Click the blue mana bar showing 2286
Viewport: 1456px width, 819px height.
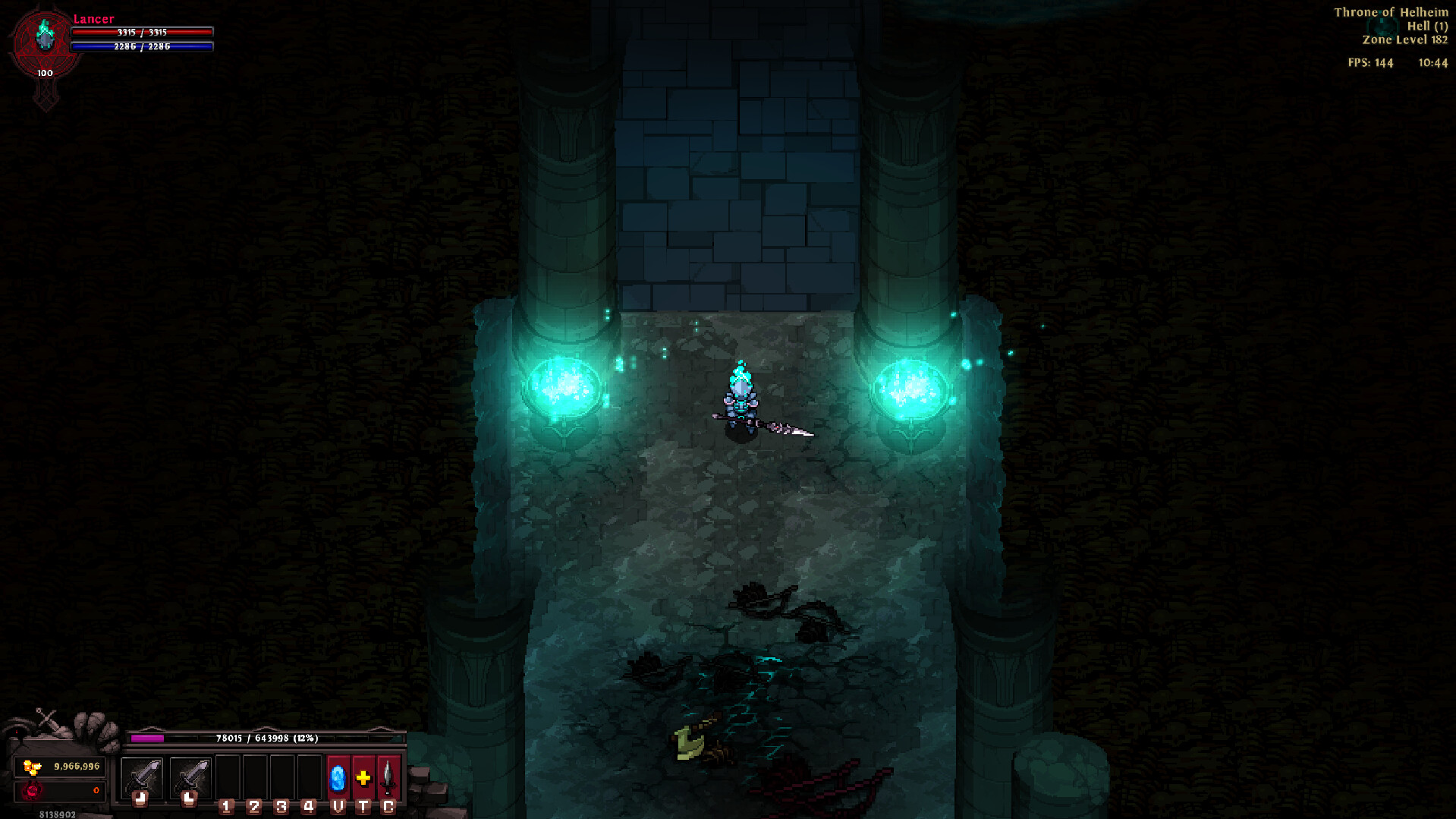pos(143,46)
